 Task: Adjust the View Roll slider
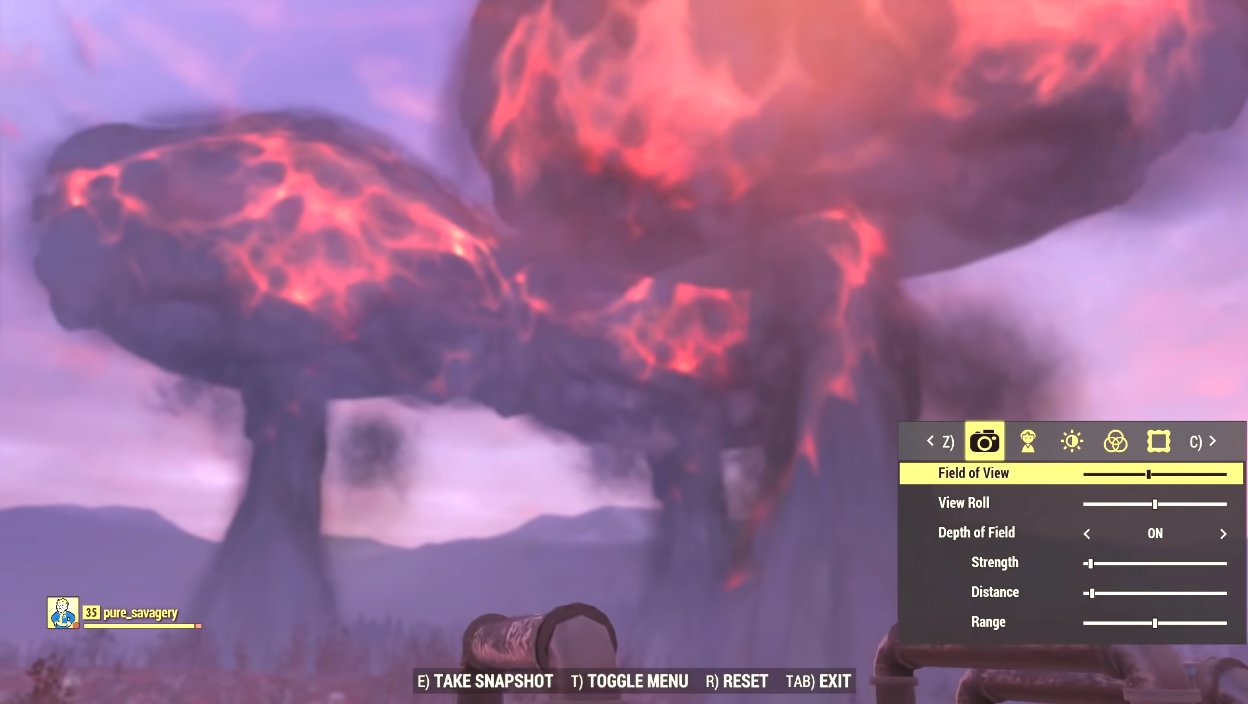click(1155, 504)
